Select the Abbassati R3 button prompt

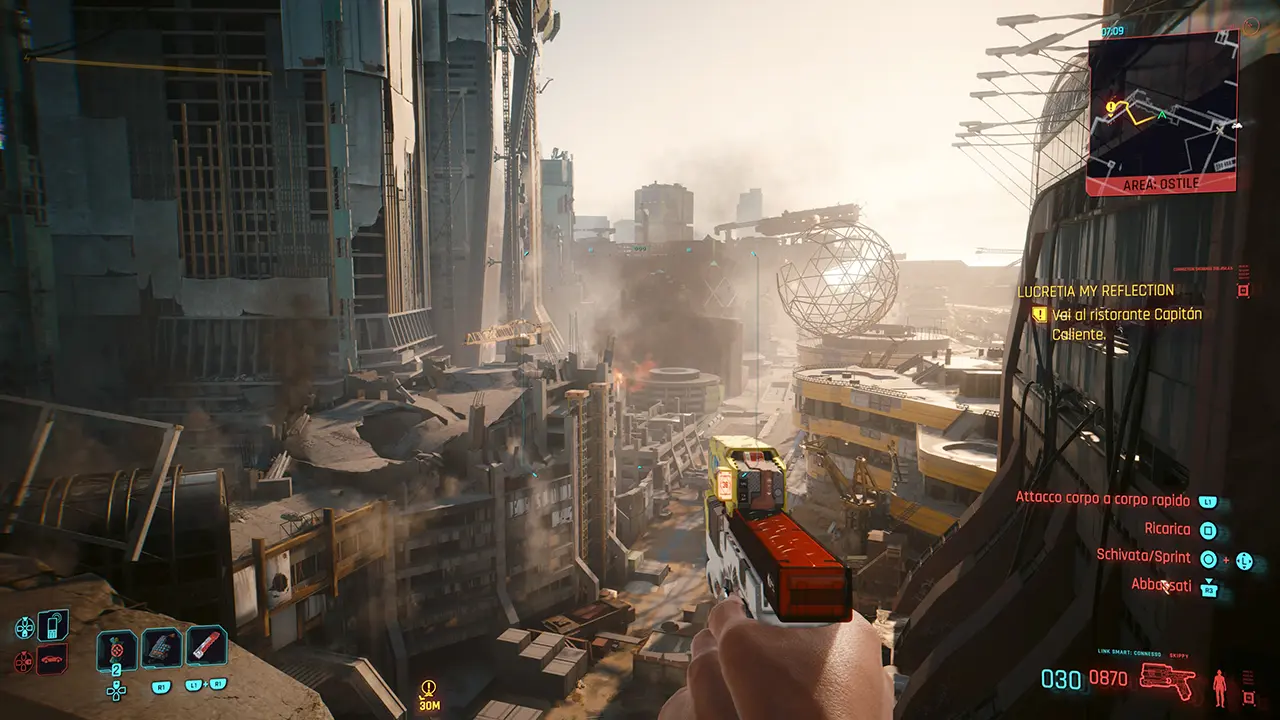1209,588
